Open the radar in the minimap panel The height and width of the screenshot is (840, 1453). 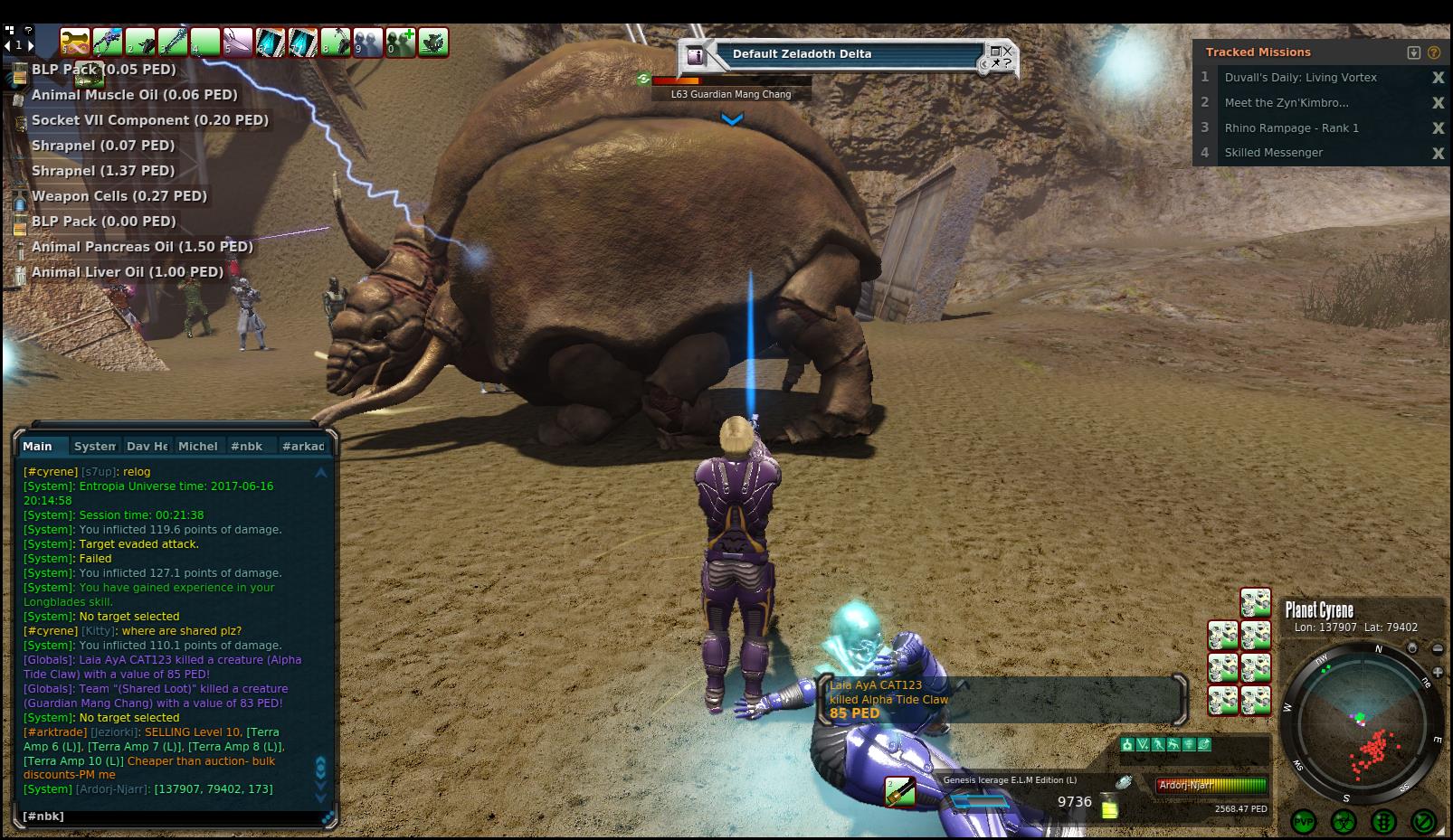pos(1362,722)
